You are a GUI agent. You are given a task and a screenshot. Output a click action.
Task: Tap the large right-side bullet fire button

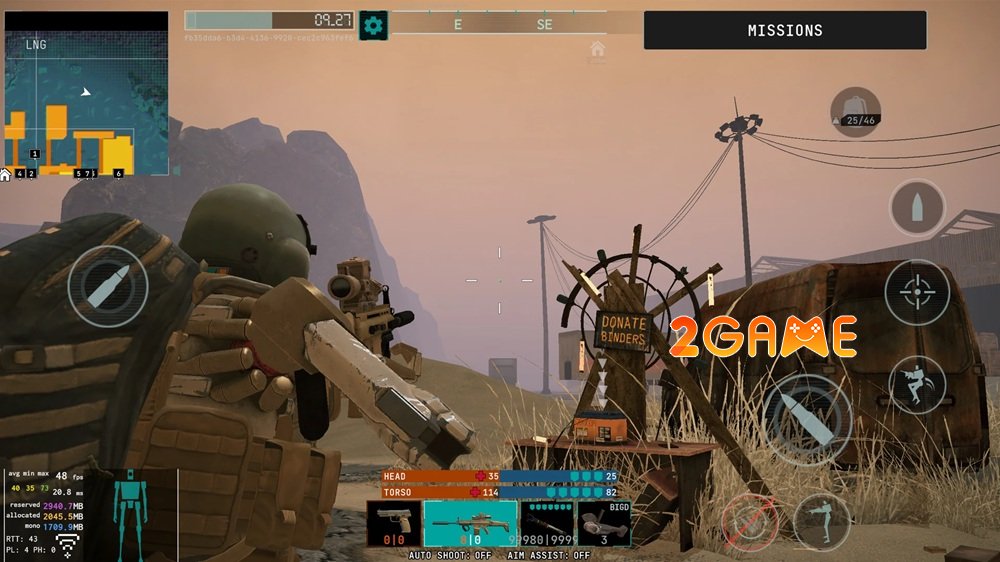pyautogui.click(x=807, y=417)
